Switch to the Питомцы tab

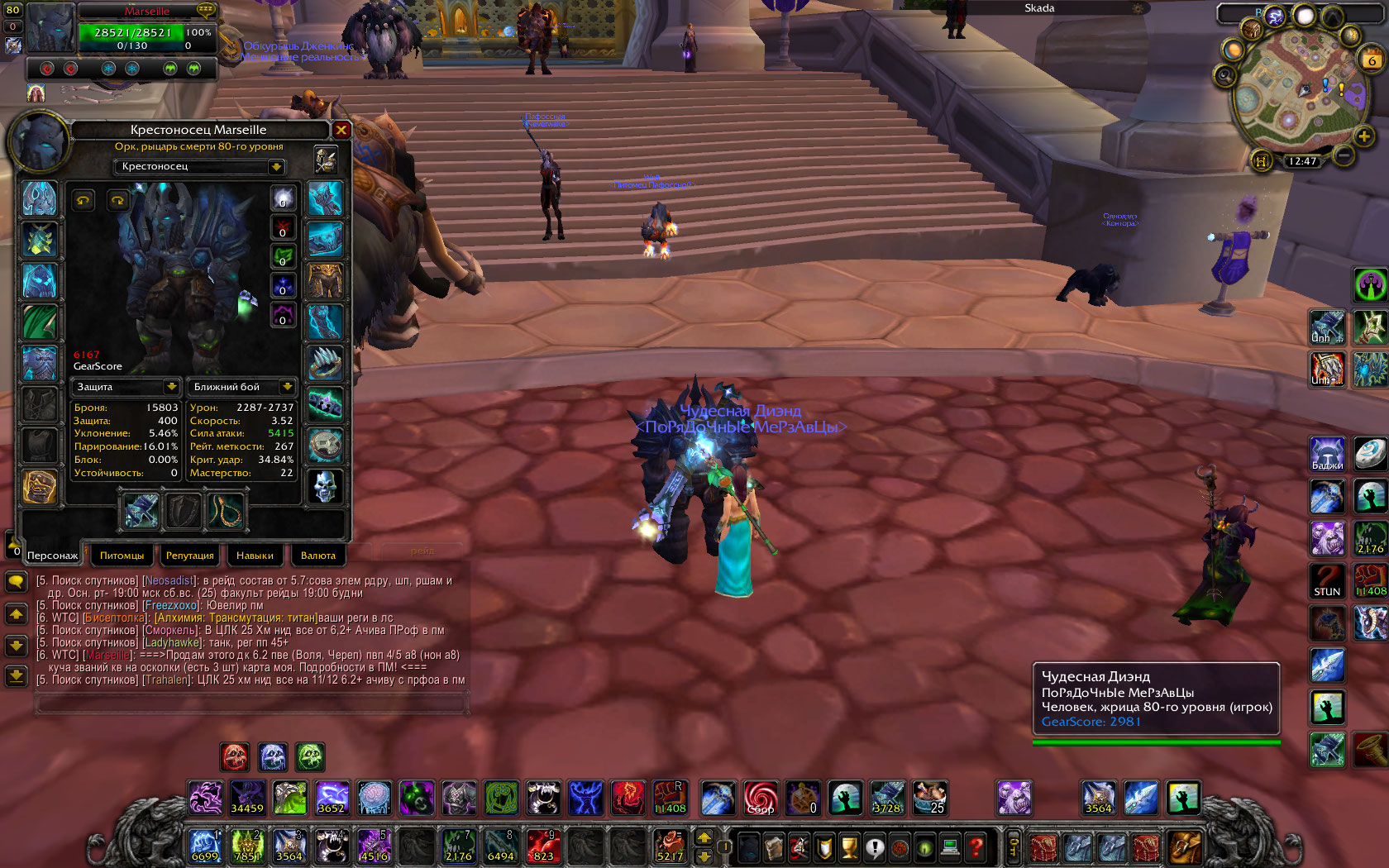click(x=122, y=556)
